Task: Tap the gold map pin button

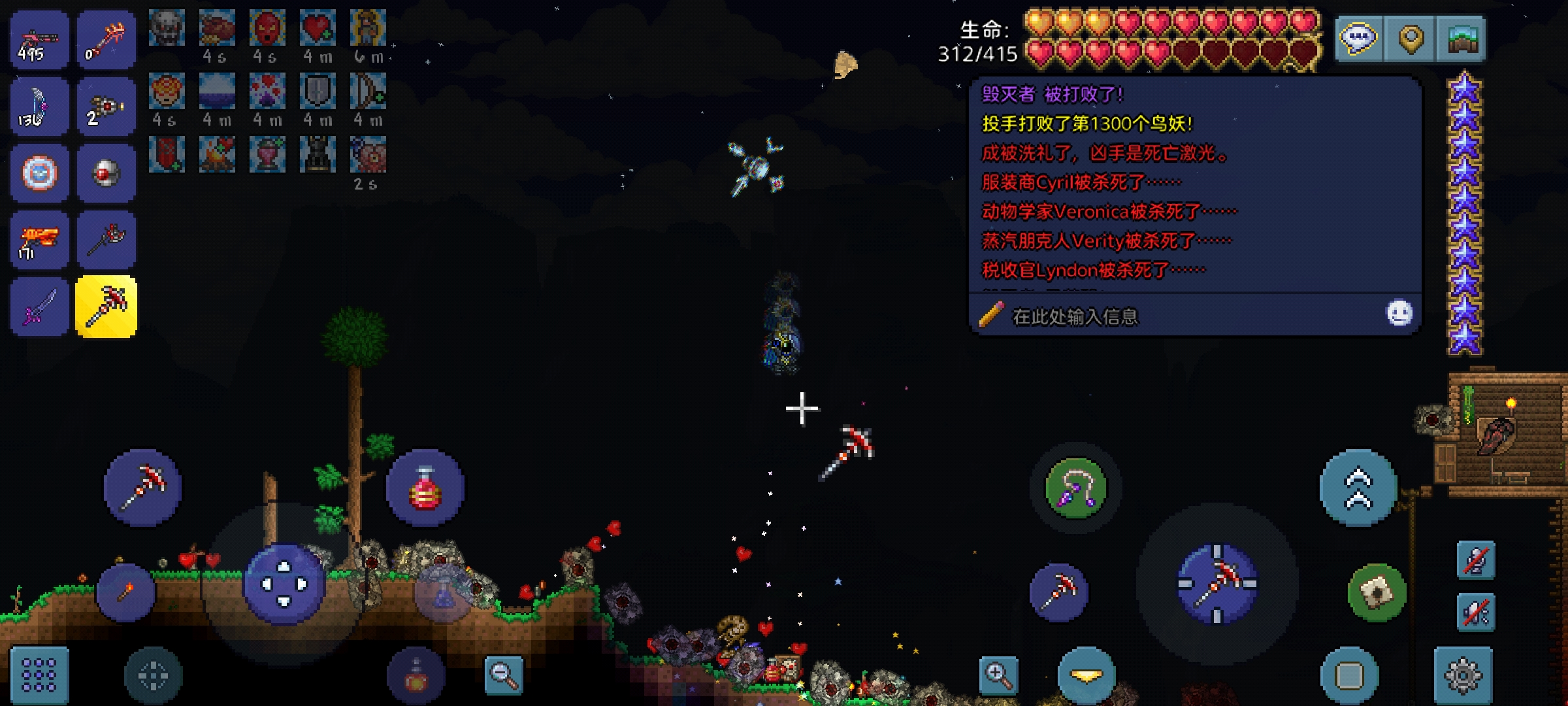Action: [x=1411, y=39]
